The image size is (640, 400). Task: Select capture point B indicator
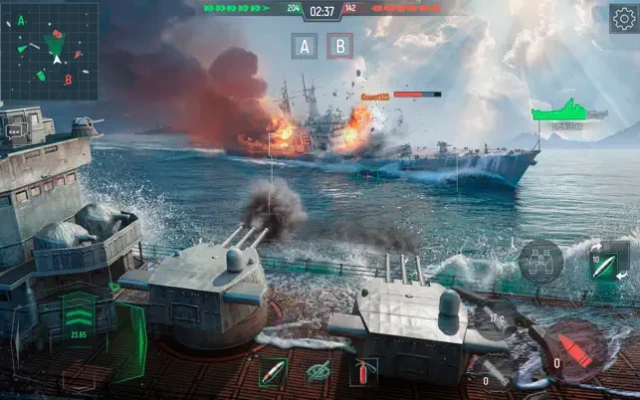tap(341, 46)
